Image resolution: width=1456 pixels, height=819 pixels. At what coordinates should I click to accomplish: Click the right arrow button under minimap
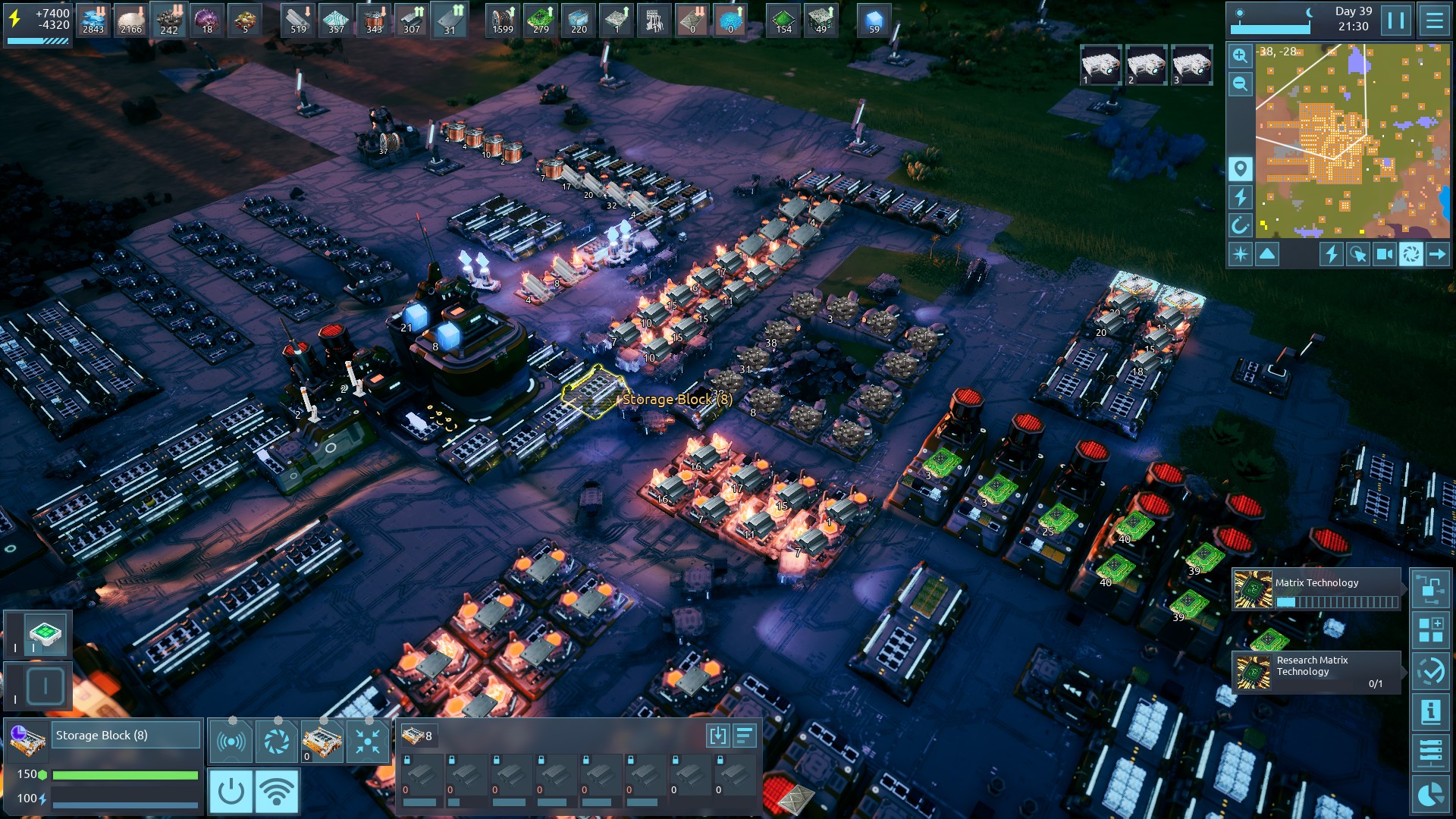pyautogui.click(x=1437, y=255)
